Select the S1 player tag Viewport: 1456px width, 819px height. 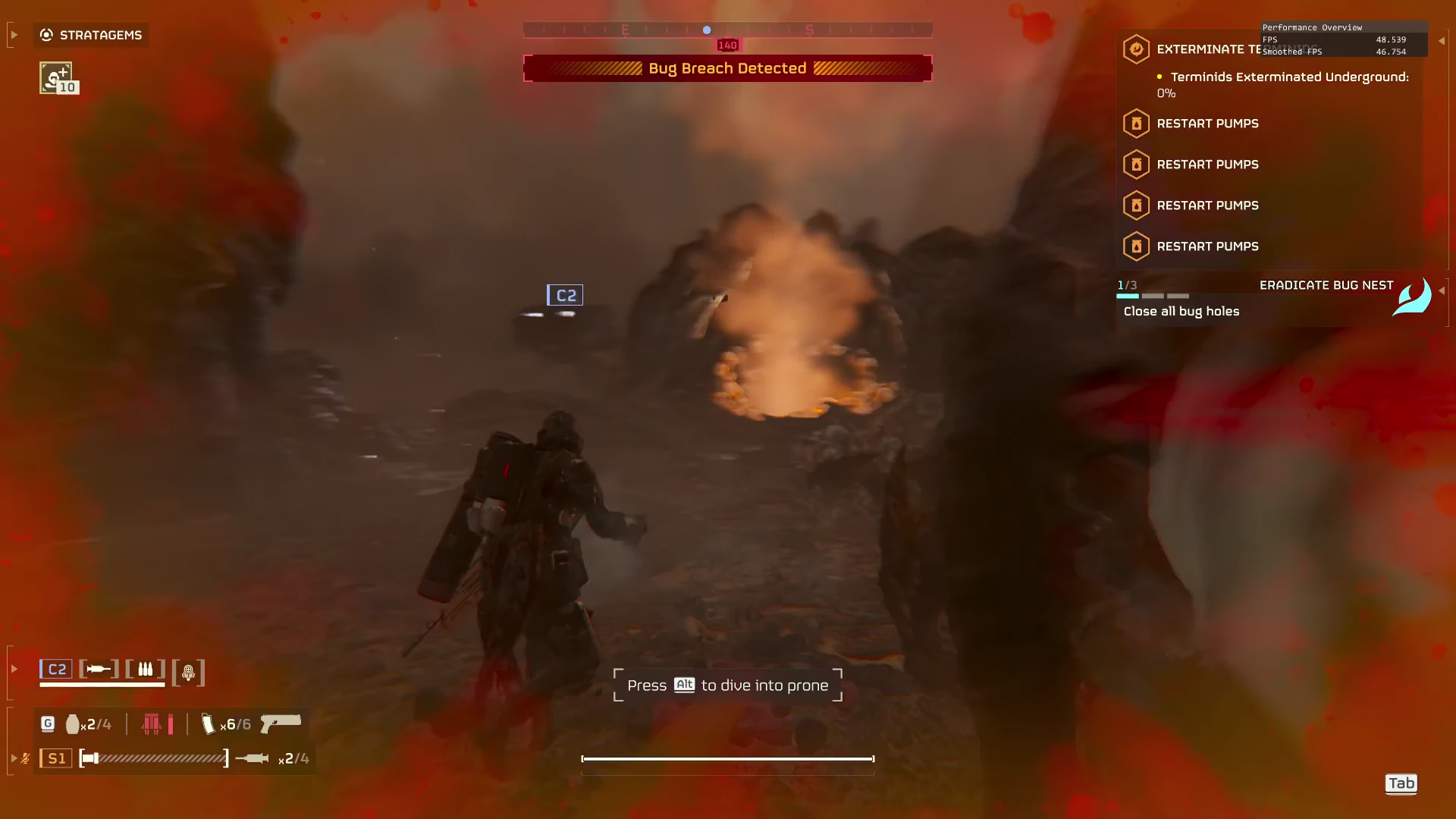coord(56,758)
